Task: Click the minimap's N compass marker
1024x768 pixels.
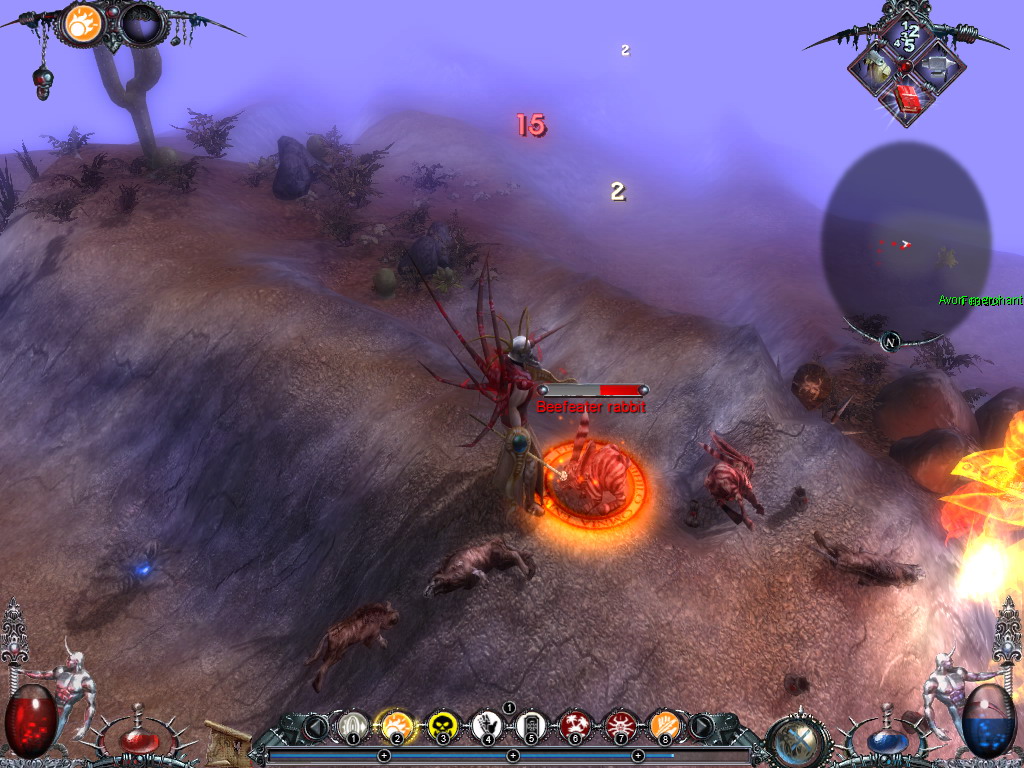Action: pyautogui.click(x=890, y=342)
